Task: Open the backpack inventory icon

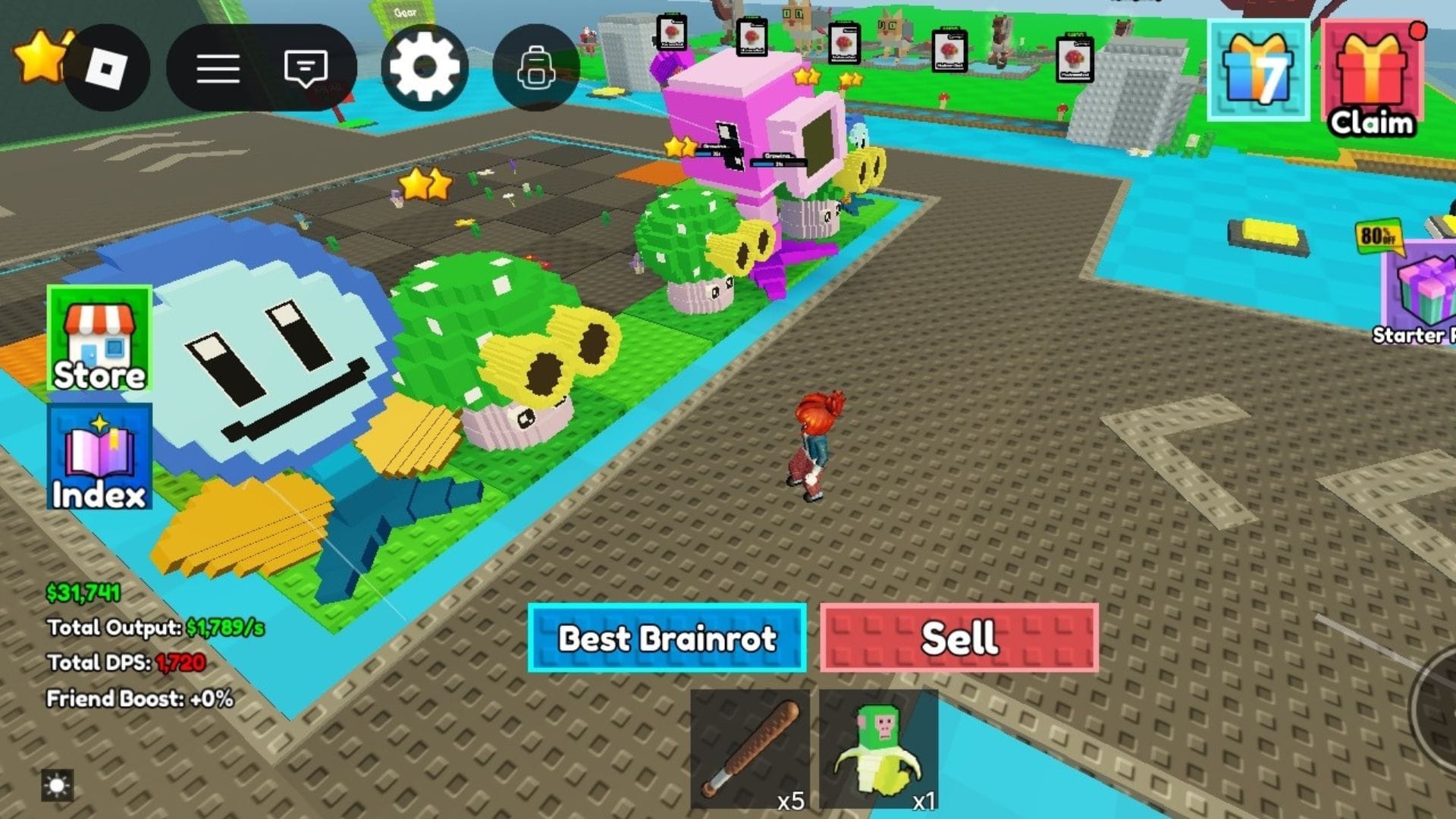Action: (536, 67)
